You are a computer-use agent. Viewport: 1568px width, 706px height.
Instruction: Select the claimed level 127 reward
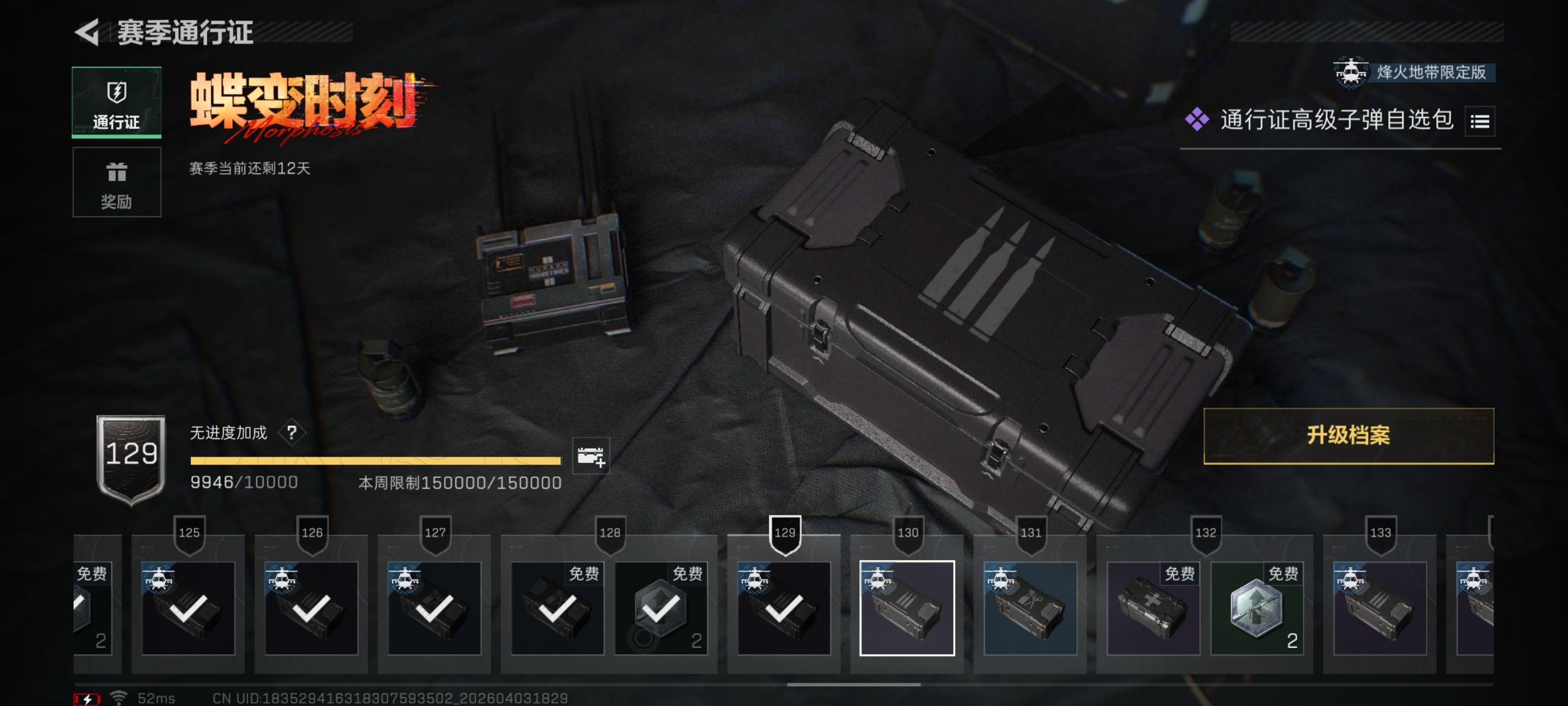434,607
